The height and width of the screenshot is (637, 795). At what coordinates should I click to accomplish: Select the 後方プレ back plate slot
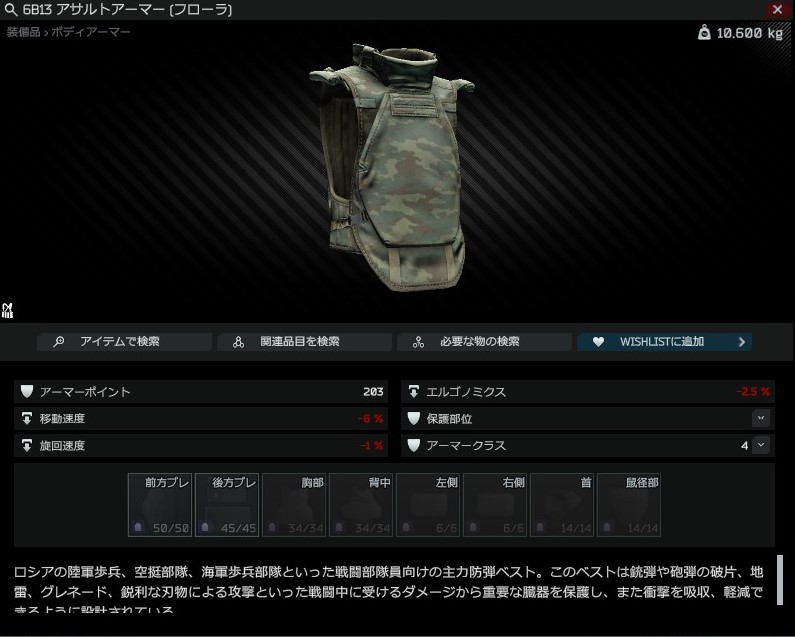coord(227,505)
